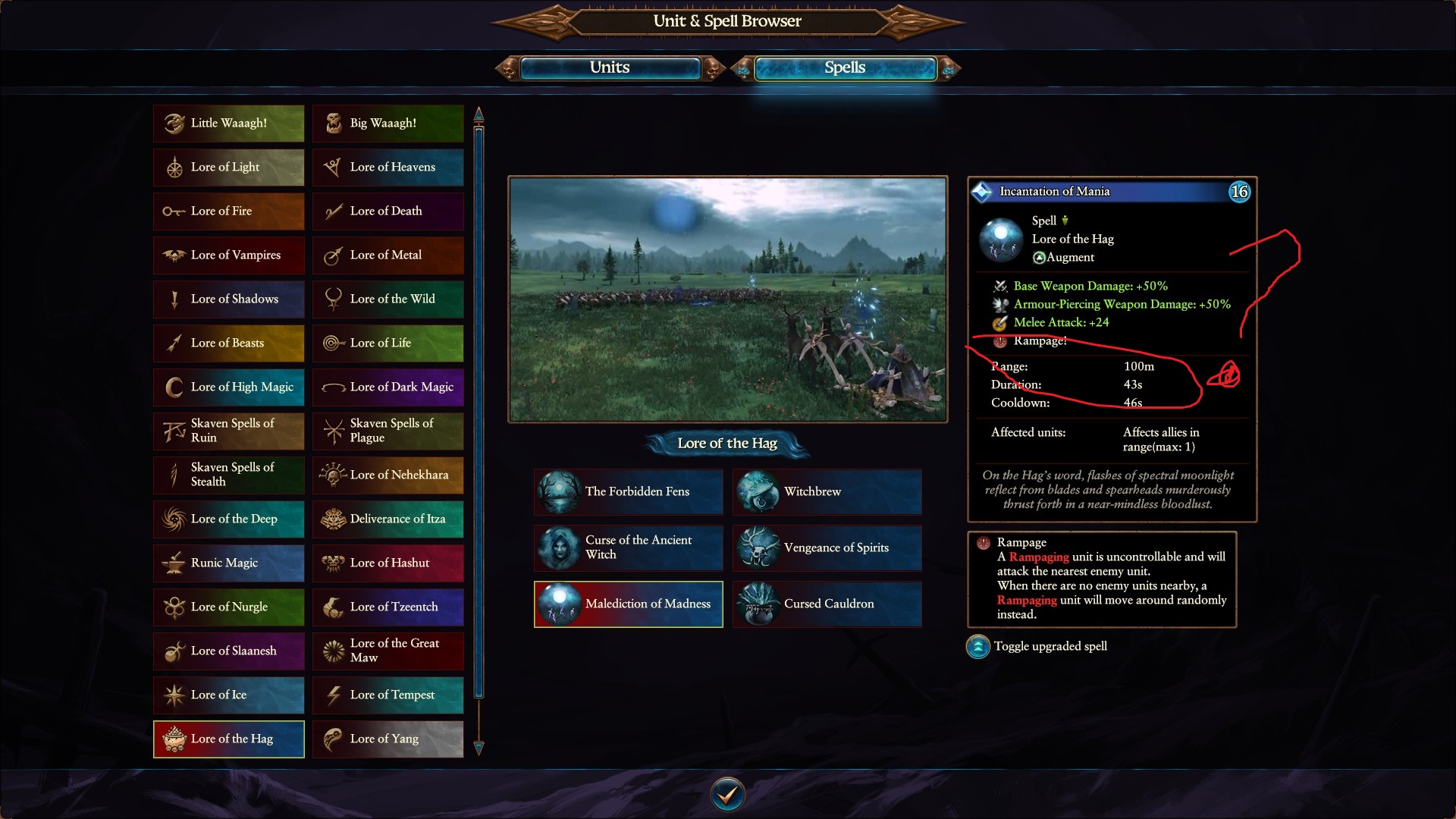
Task: Open Skaven Spells of Plague
Action: 388,431
